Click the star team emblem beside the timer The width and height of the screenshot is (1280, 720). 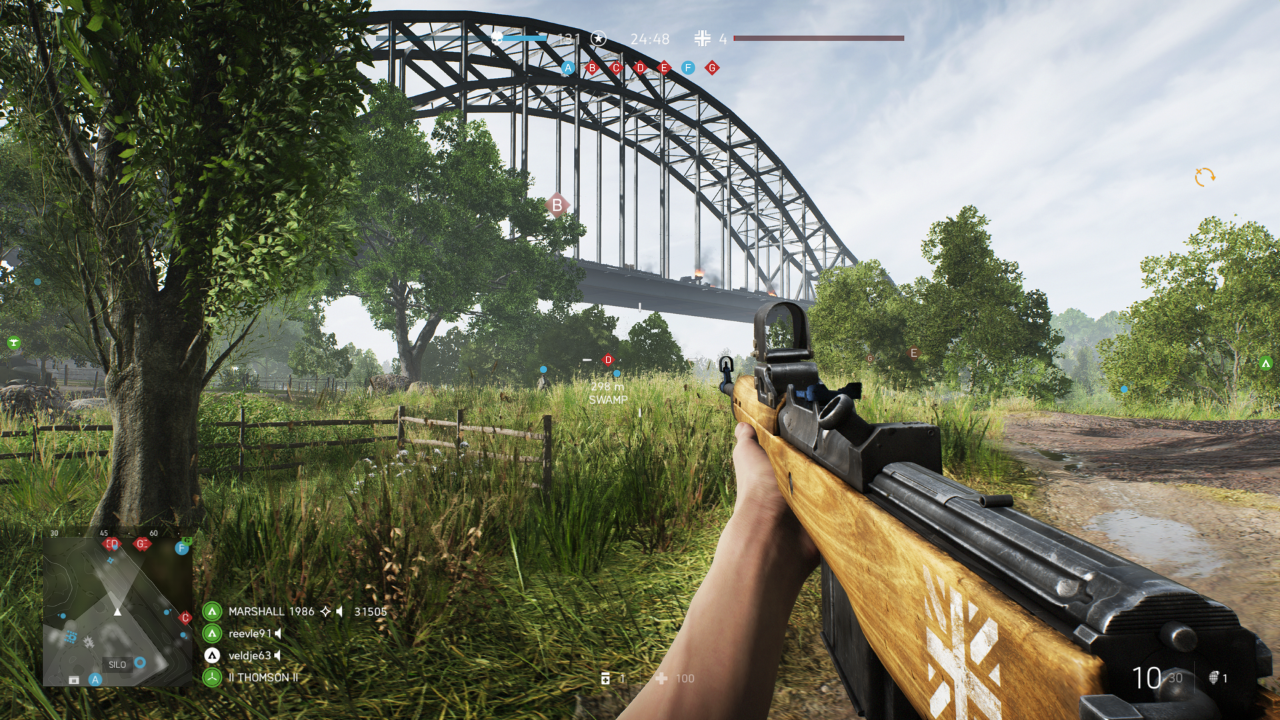(598, 38)
